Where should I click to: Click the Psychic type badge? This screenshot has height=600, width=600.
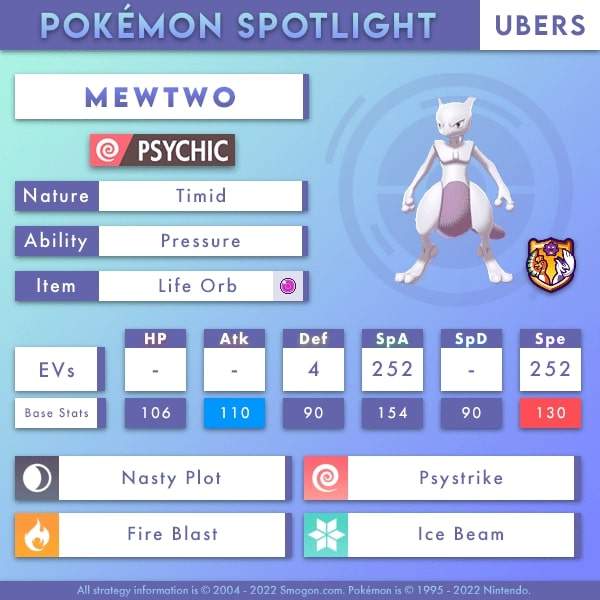point(162,151)
